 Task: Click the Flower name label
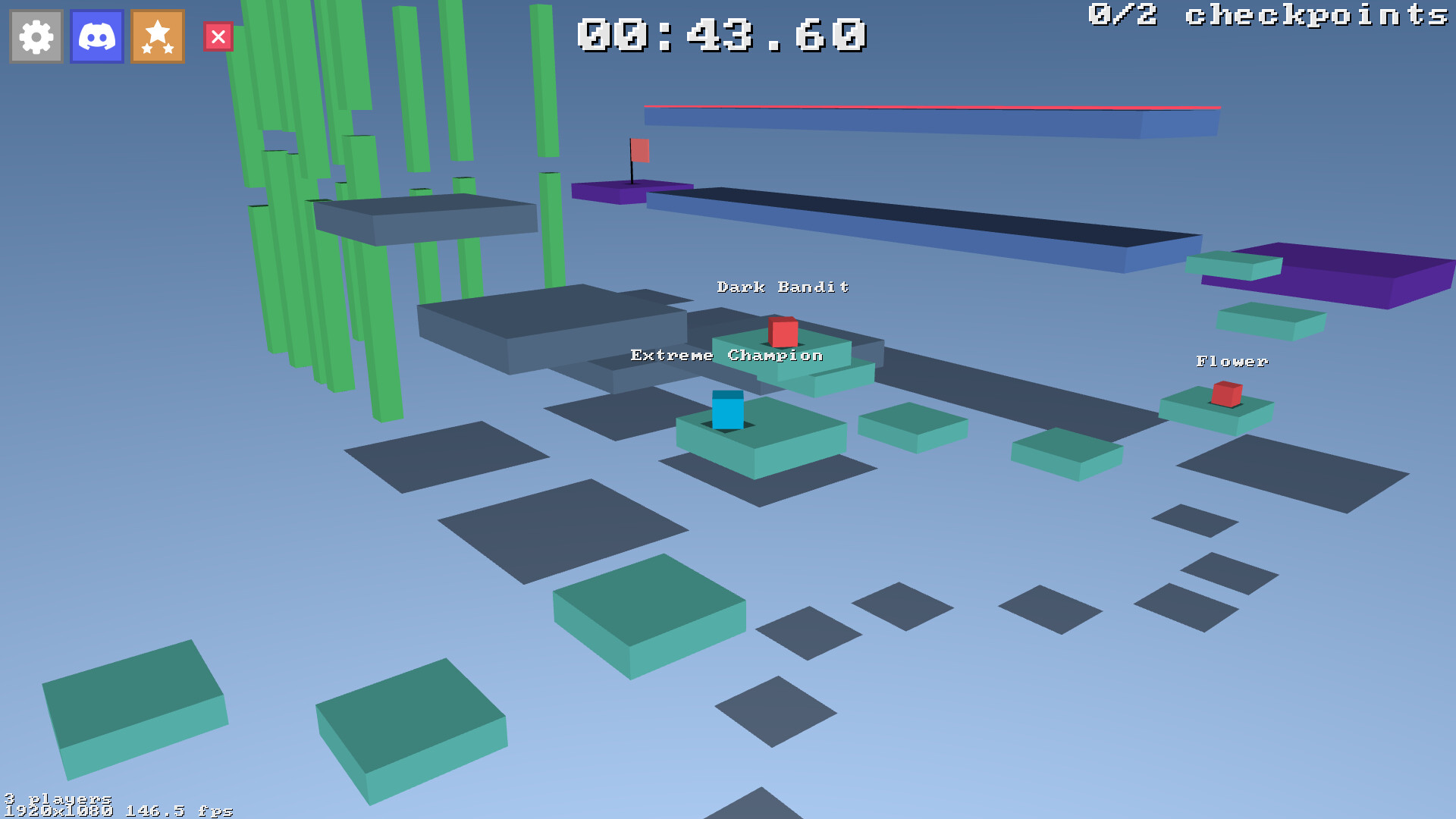pos(1232,362)
